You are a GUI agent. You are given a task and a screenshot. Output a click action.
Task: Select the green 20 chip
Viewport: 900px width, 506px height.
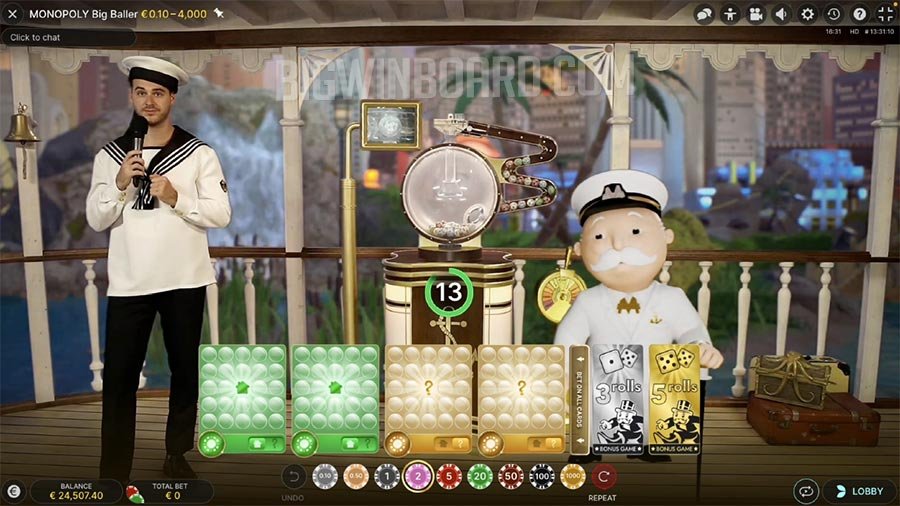pos(480,477)
